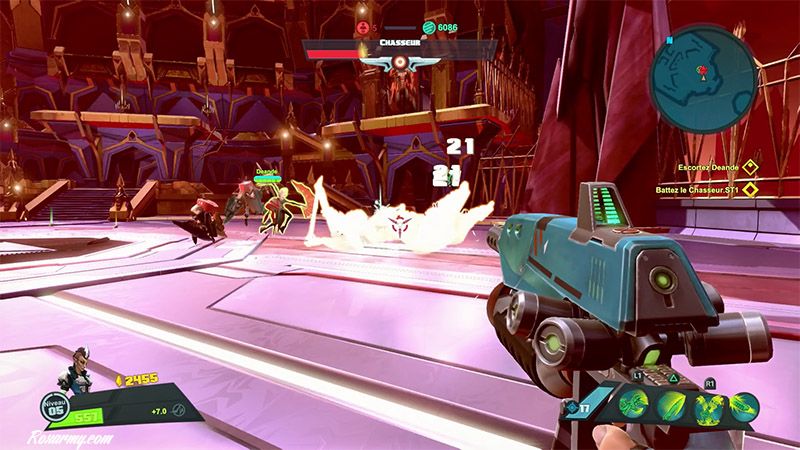The image size is (800, 450).
Task: Activate the green blade ability icon
Action: point(671,404)
